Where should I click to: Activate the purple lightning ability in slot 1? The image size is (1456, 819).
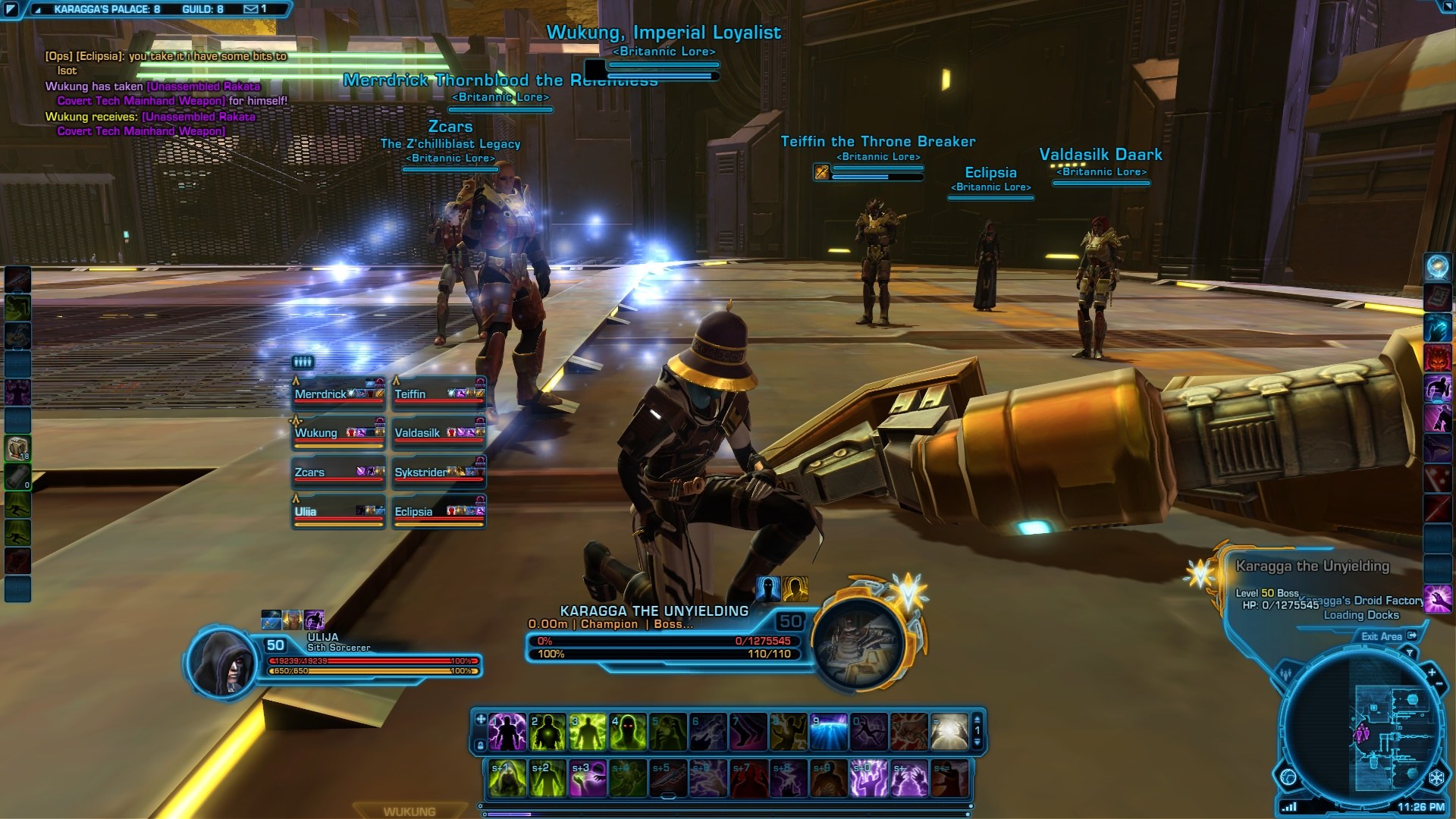click(507, 732)
